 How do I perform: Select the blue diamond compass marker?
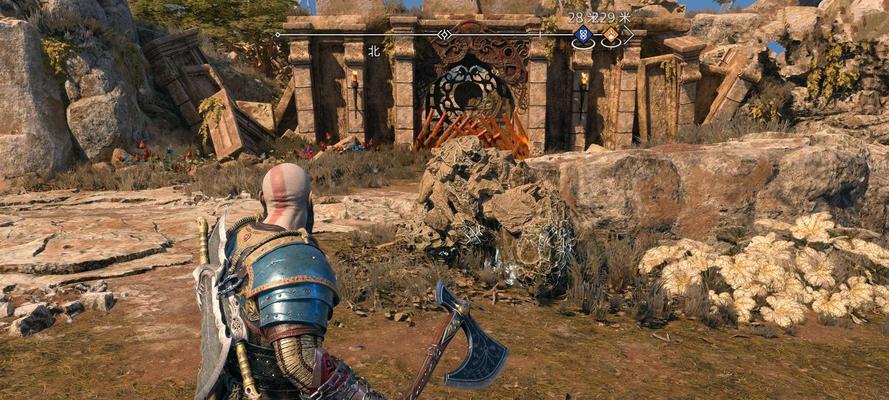[582, 36]
